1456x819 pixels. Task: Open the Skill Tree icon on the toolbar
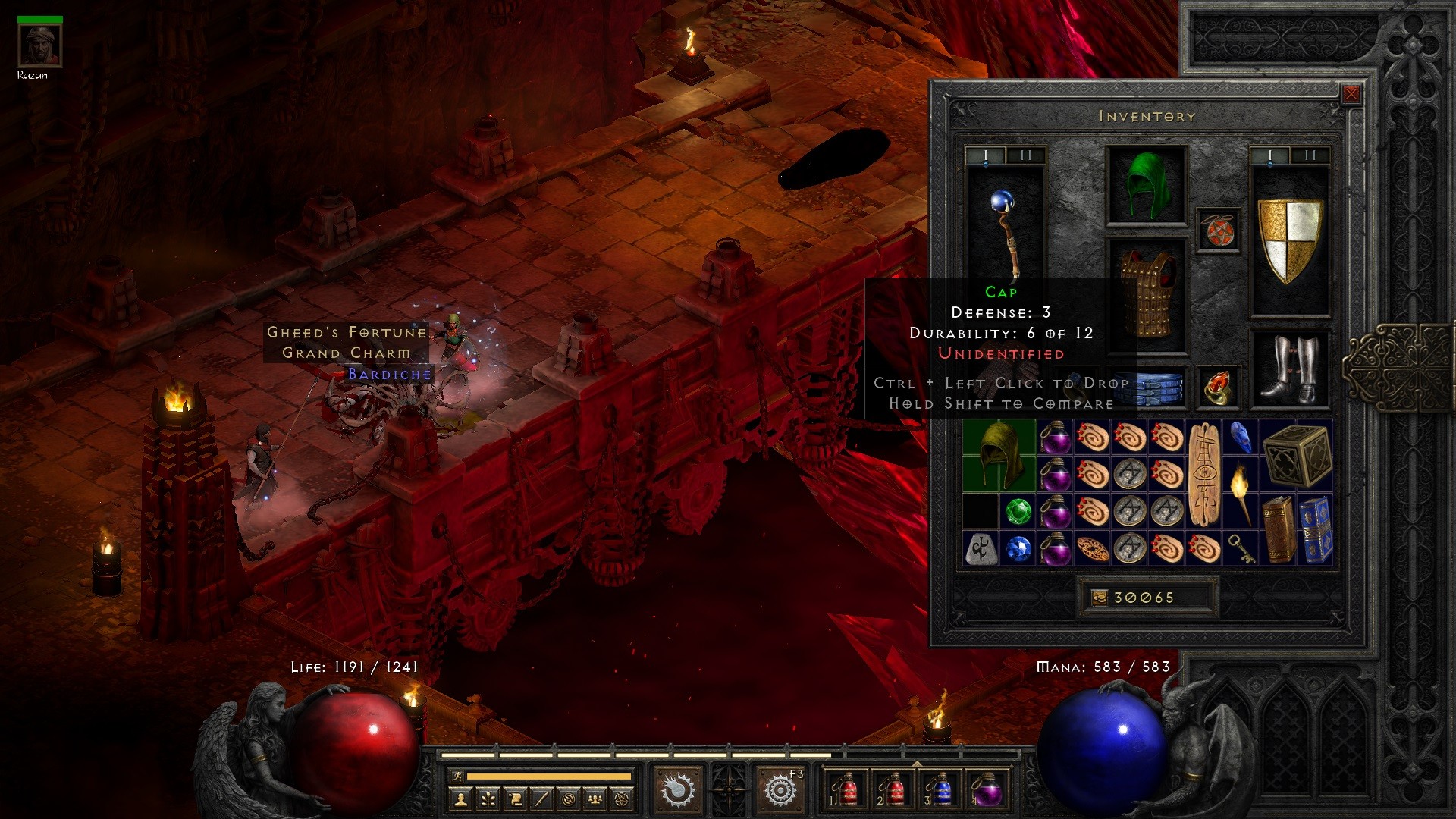tap(488, 798)
